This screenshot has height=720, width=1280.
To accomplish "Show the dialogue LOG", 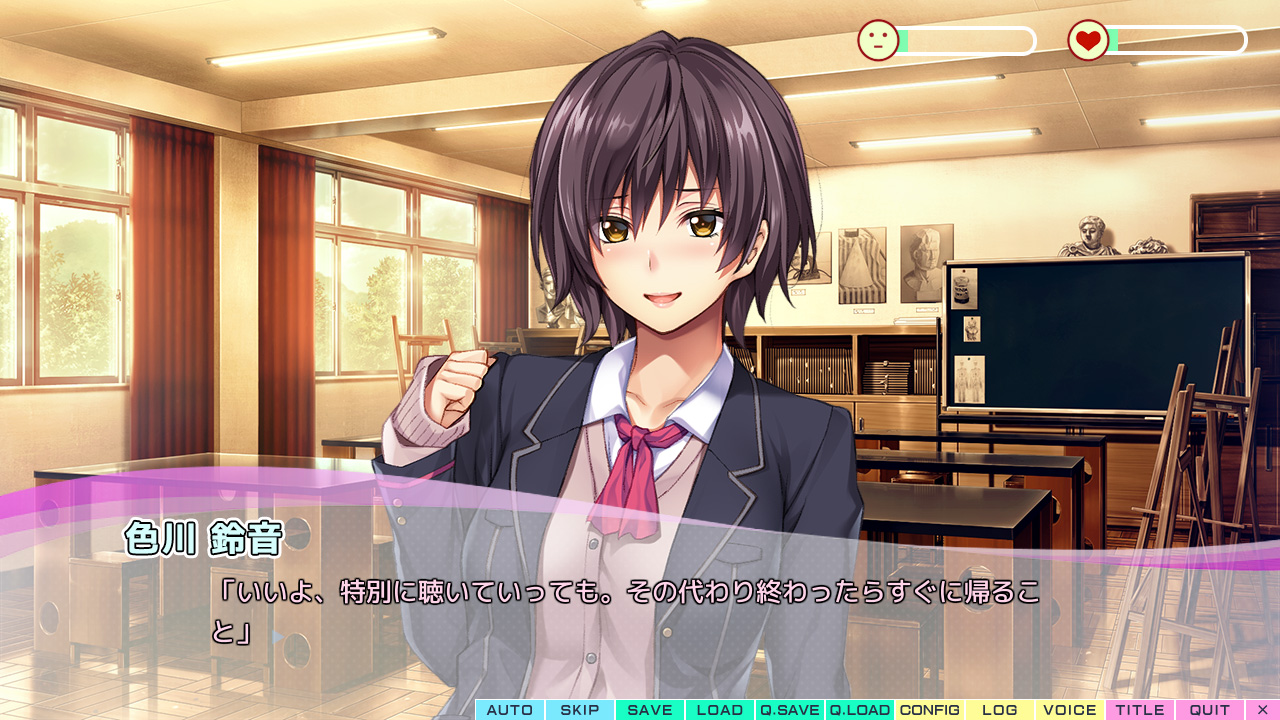I will tap(1000, 710).
